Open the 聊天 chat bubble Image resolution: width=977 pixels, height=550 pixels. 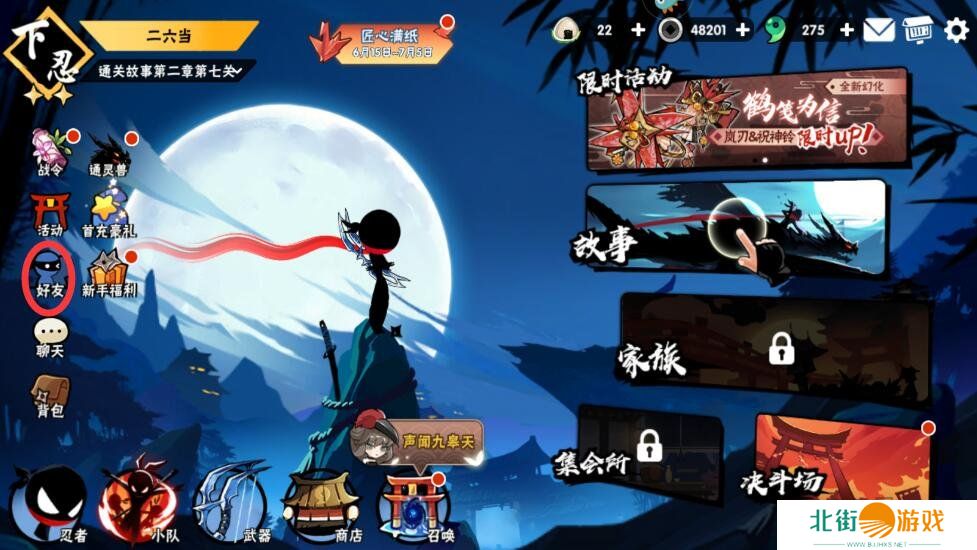49,336
